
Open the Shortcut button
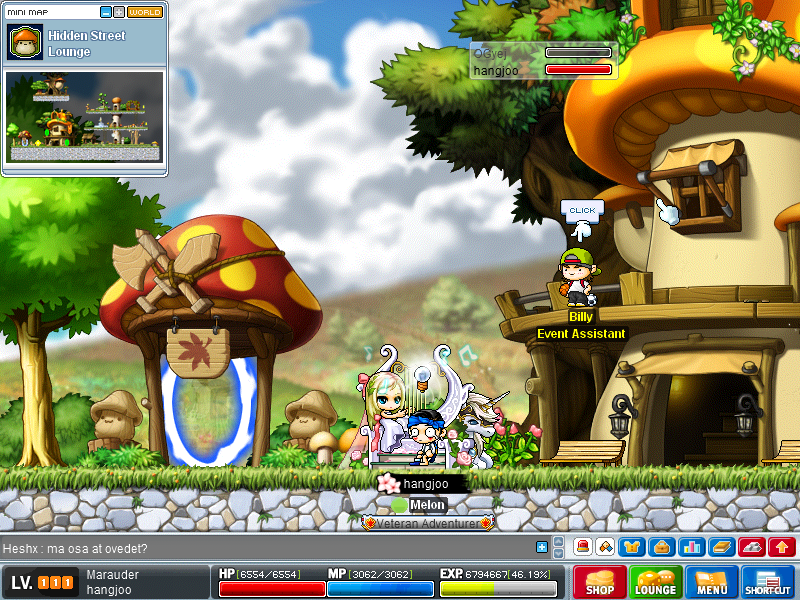(x=768, y=582)
